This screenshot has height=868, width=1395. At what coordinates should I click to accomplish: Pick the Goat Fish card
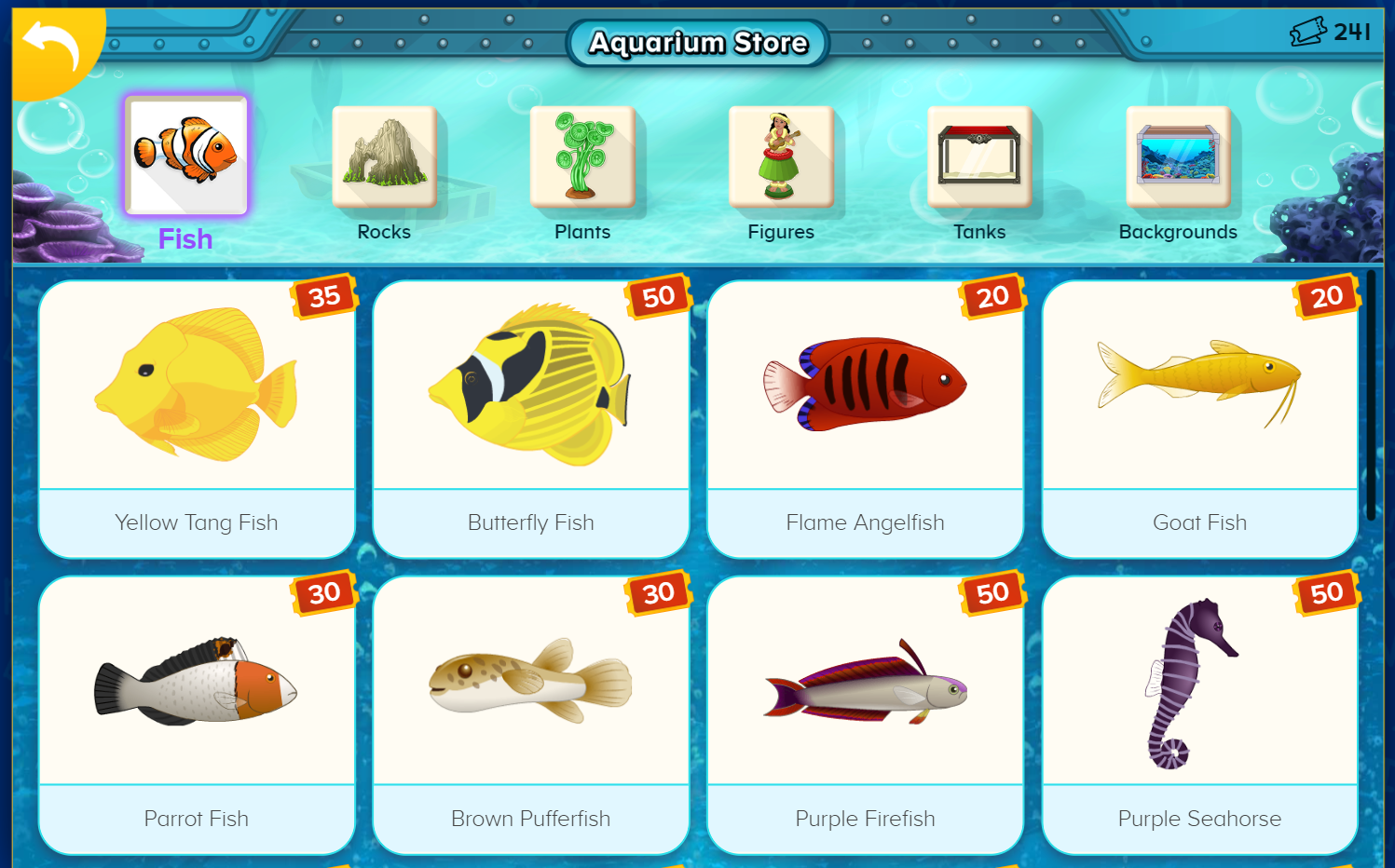pyautogui.click(x=1199, y=419)
